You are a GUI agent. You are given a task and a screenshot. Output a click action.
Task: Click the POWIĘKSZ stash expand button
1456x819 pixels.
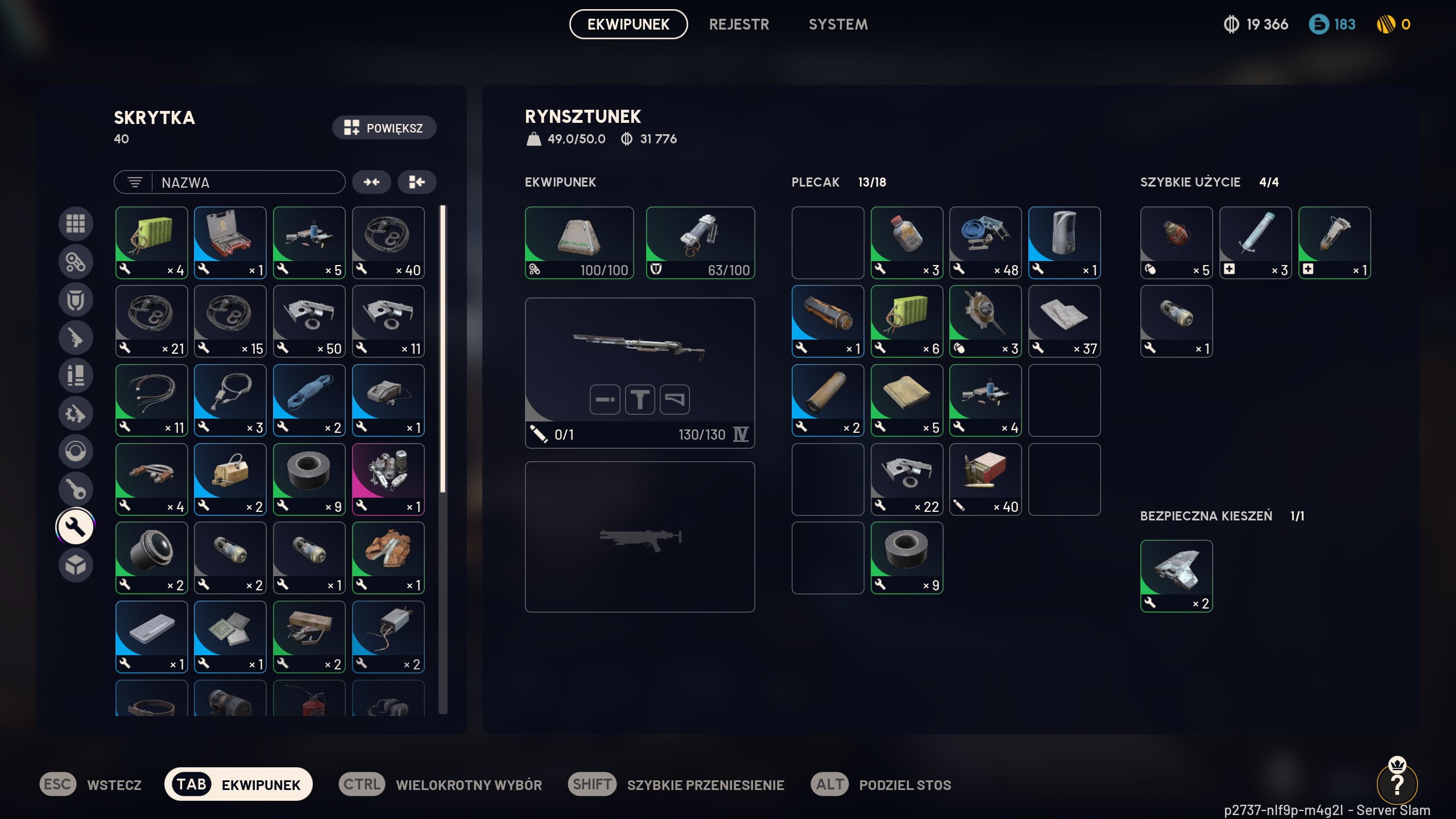coord(384,128)
